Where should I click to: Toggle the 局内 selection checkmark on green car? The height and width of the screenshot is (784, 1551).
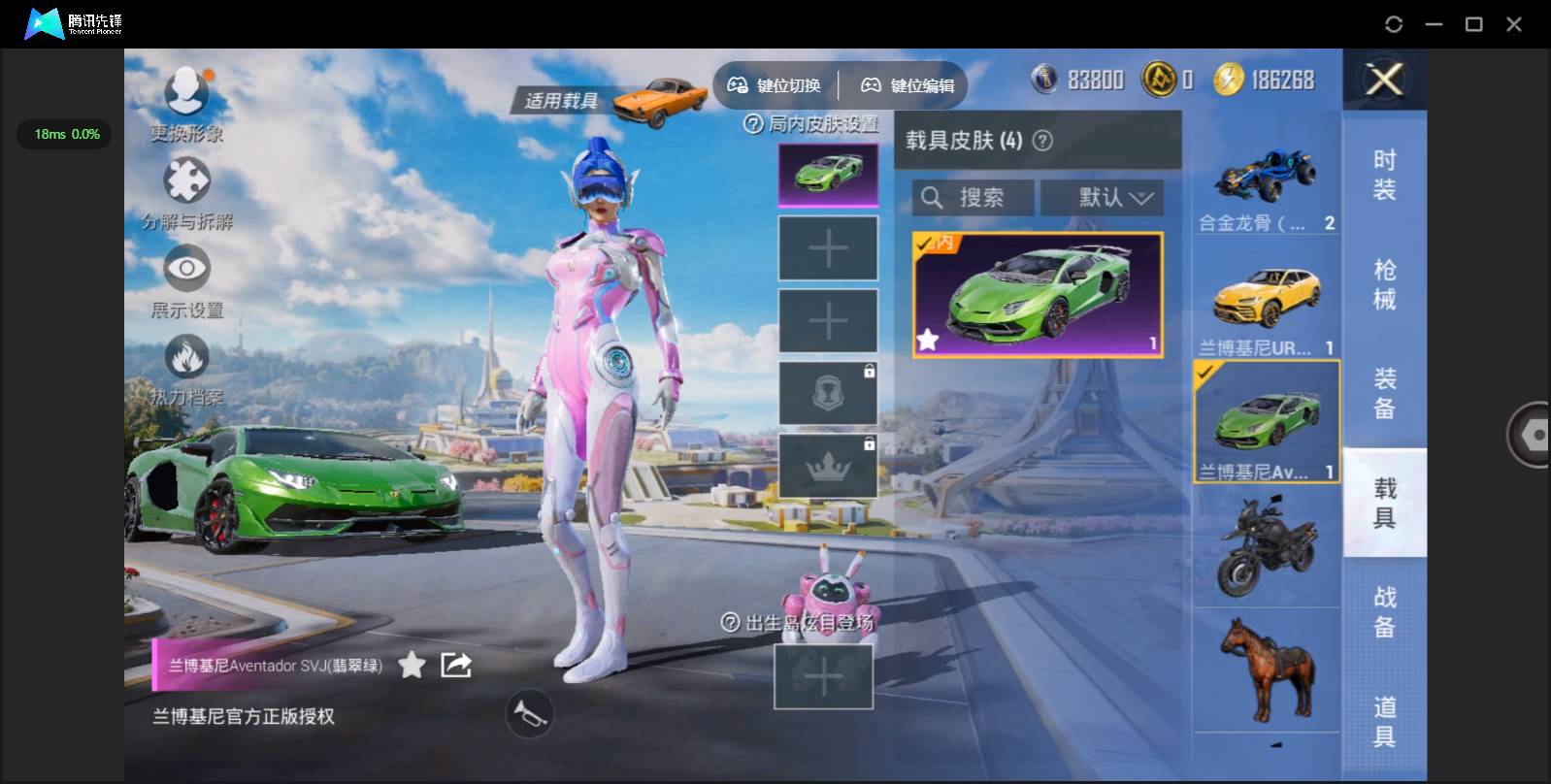929,244
